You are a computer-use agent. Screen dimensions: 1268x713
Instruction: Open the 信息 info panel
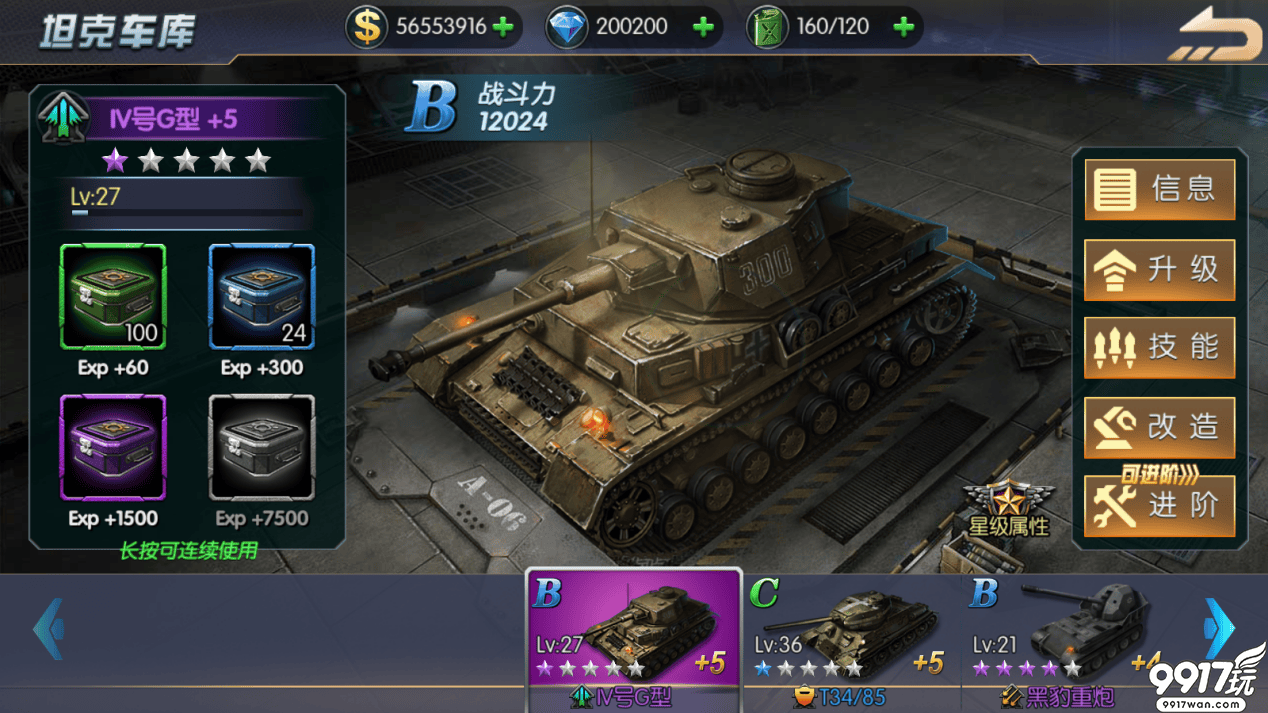(x=1159, y=189)
